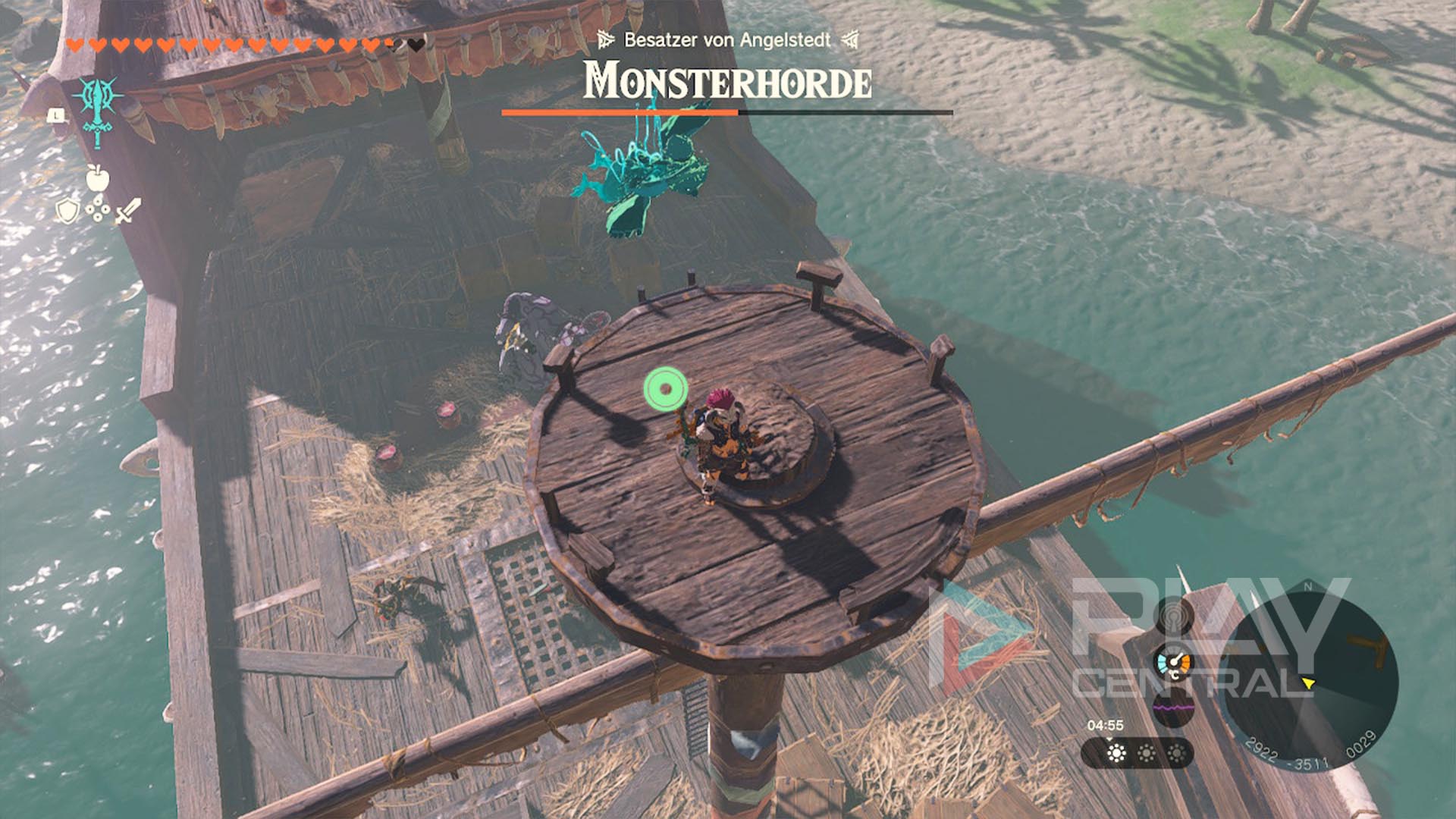Check the temperature gauge icon
This screenshot has height=819, width=1456.
(x=1173, y=665)
